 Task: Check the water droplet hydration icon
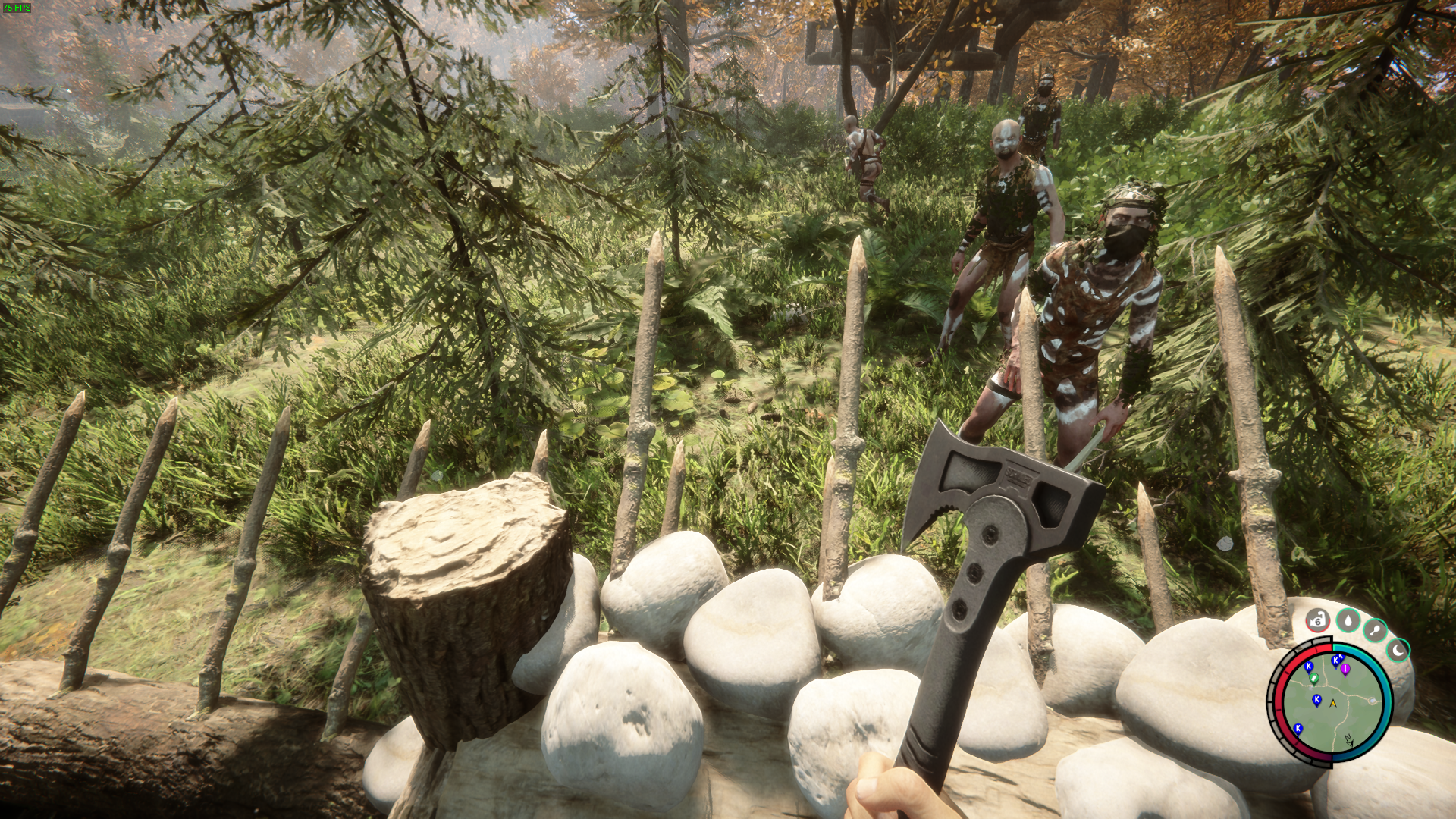tap(1348, 620)
